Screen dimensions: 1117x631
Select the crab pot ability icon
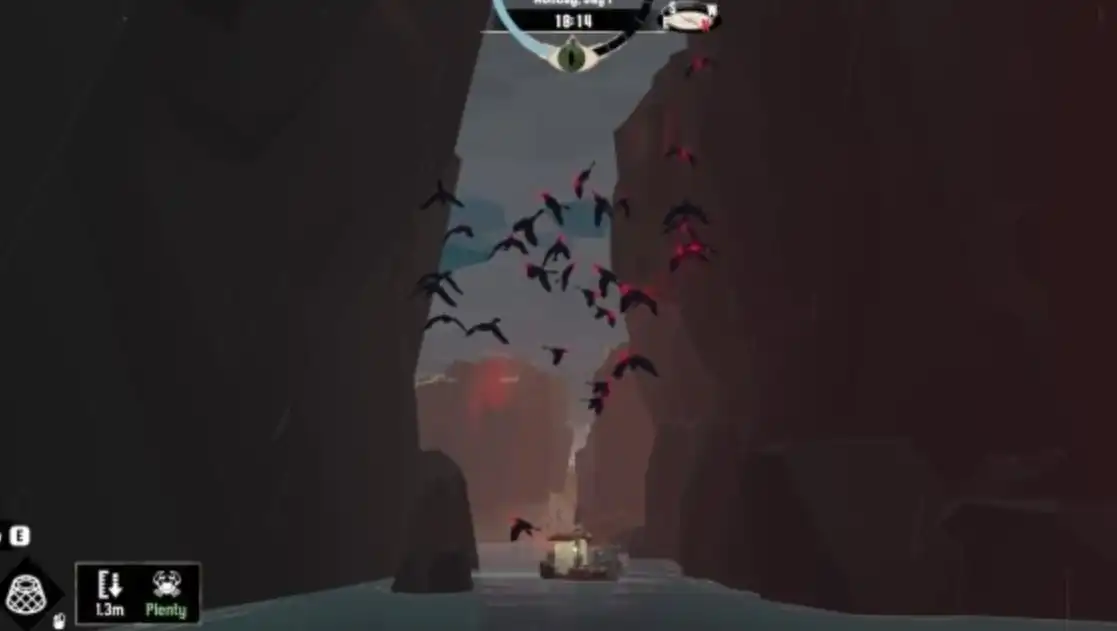tap(23, 592)
